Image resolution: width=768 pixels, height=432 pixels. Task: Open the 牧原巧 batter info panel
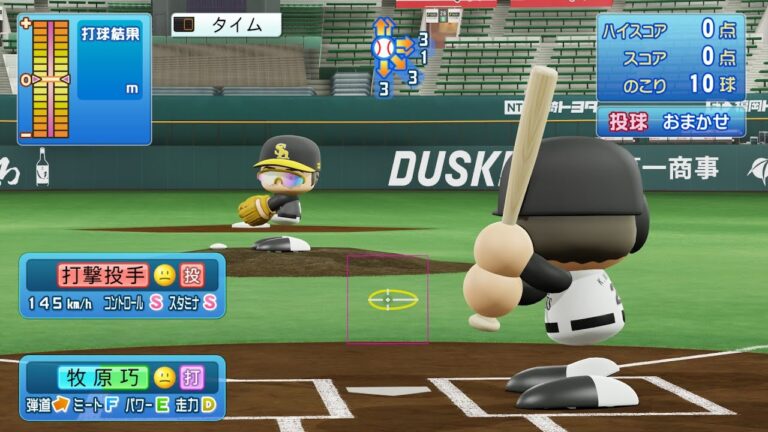pos(122,388)
